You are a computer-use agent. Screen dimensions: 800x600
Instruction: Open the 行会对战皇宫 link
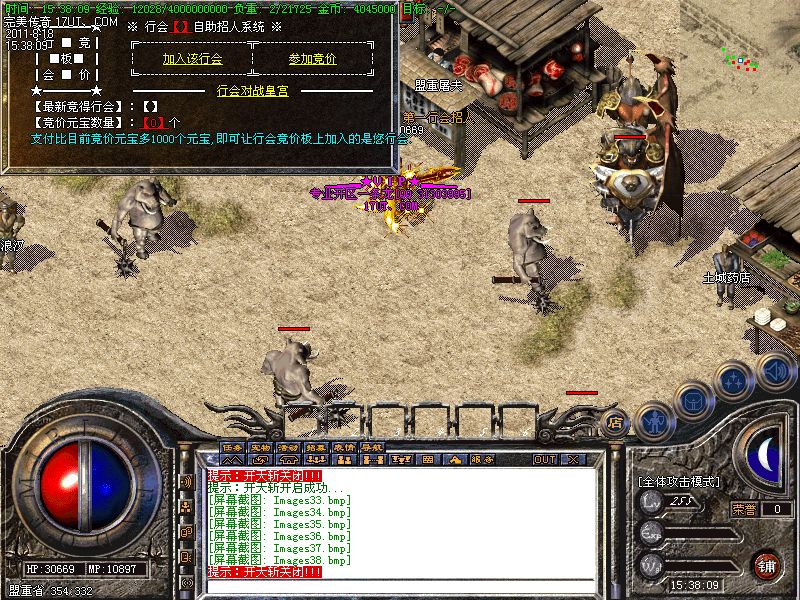(252, 90)
